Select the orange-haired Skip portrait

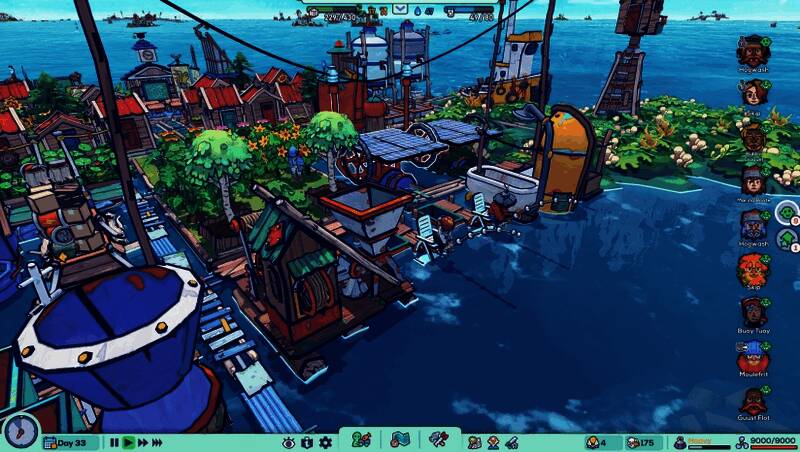tap(752, 267)
